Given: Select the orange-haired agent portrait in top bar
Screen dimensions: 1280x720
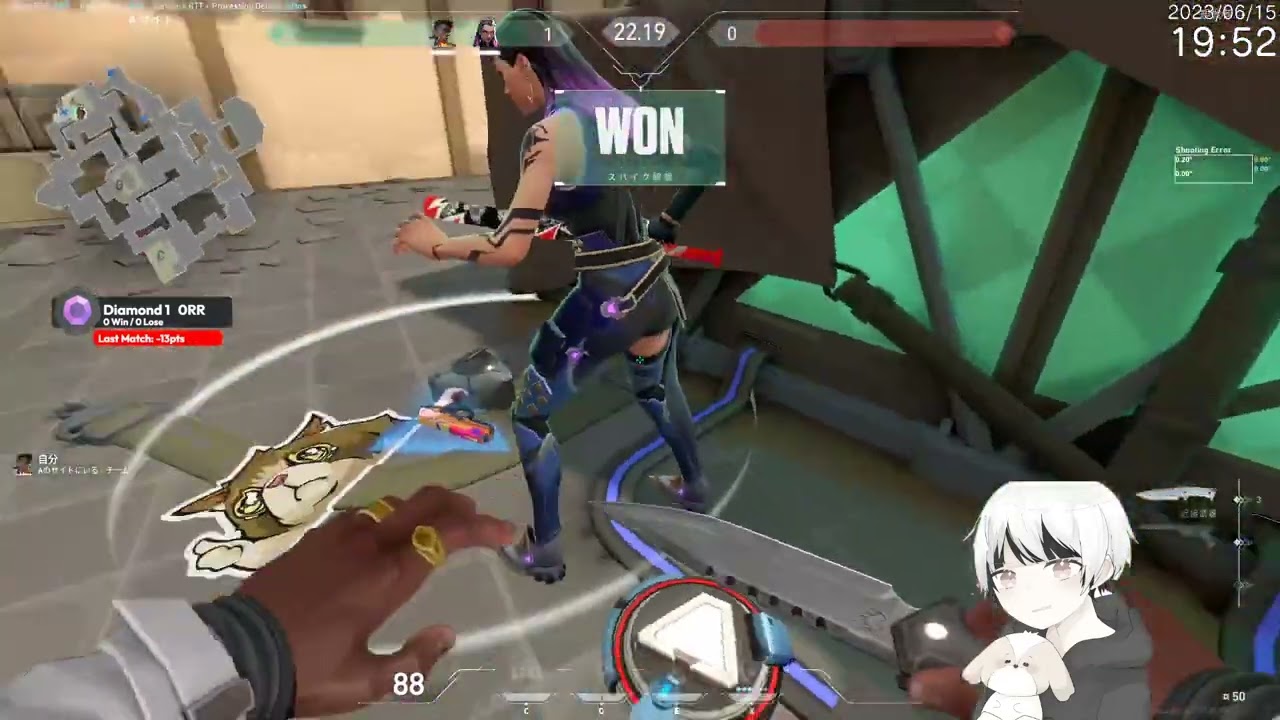Looking at the screenshot, I should tap(443, 34).
